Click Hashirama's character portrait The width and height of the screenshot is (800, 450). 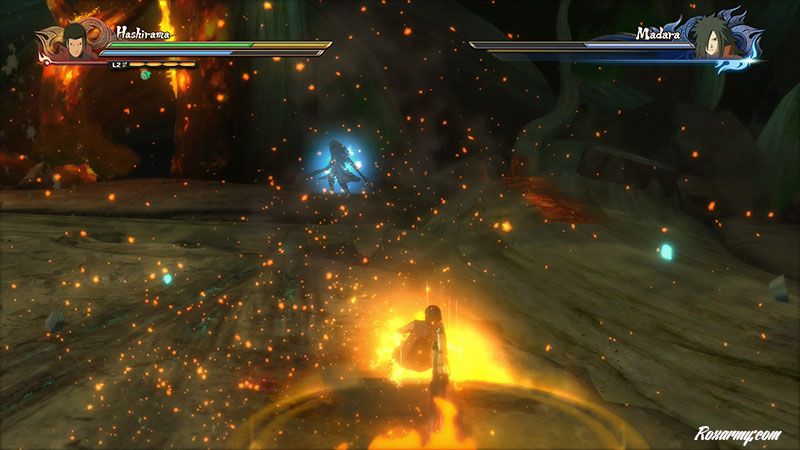coord(72,44)
